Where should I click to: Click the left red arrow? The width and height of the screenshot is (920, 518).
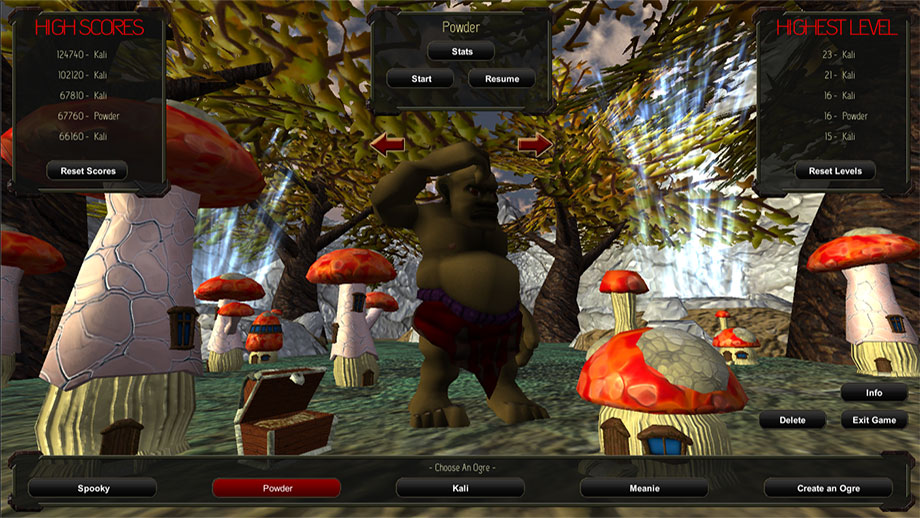coord(387,146)
